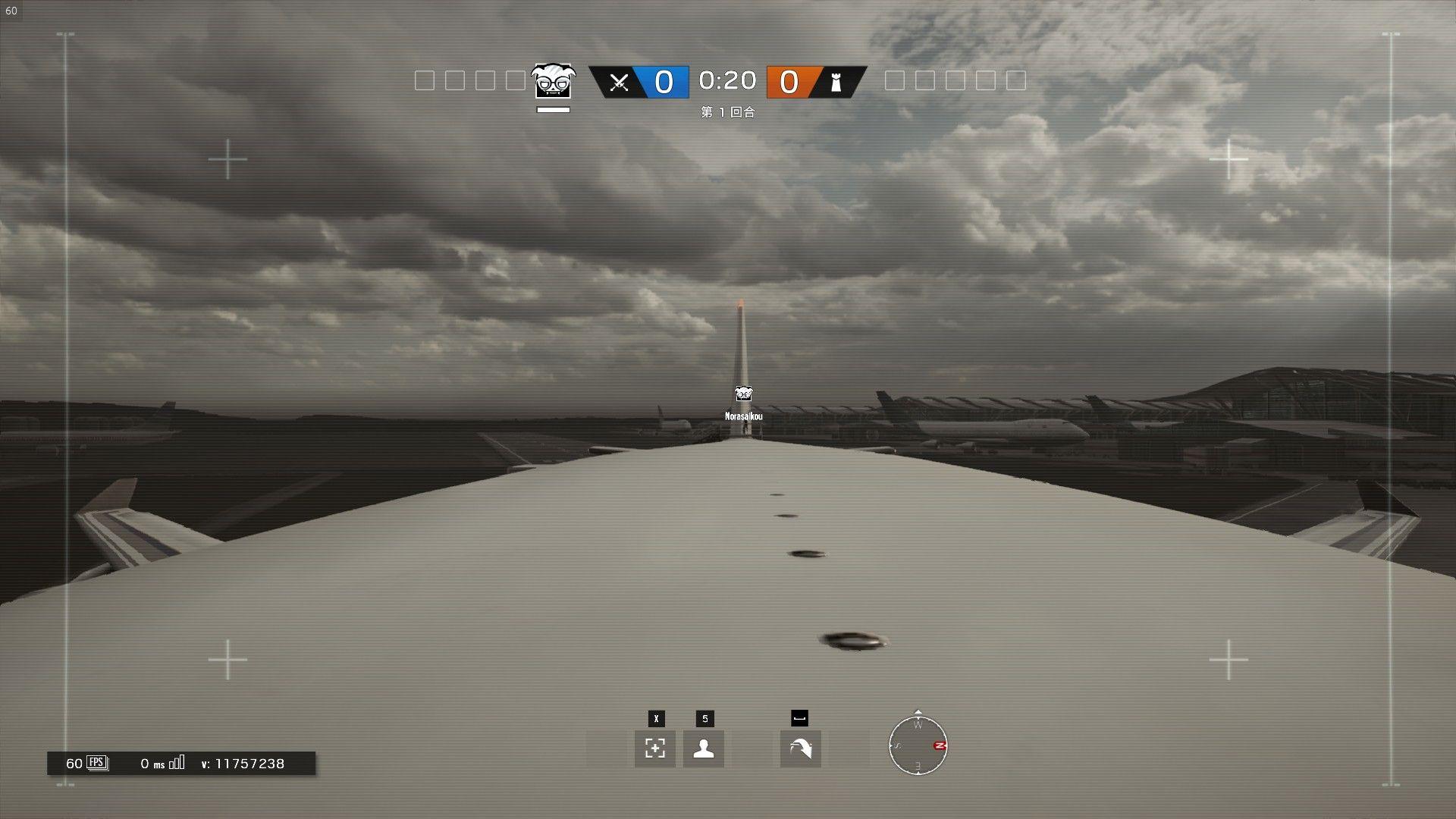Activate the scan target reticle icon

coord(655,748)
